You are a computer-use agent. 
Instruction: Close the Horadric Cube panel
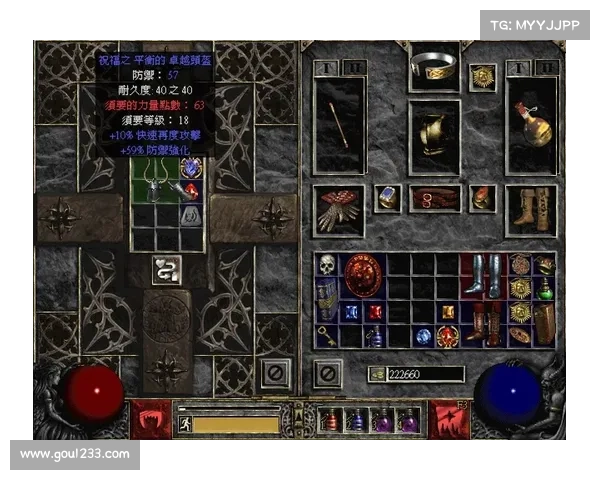coord(275,372)
